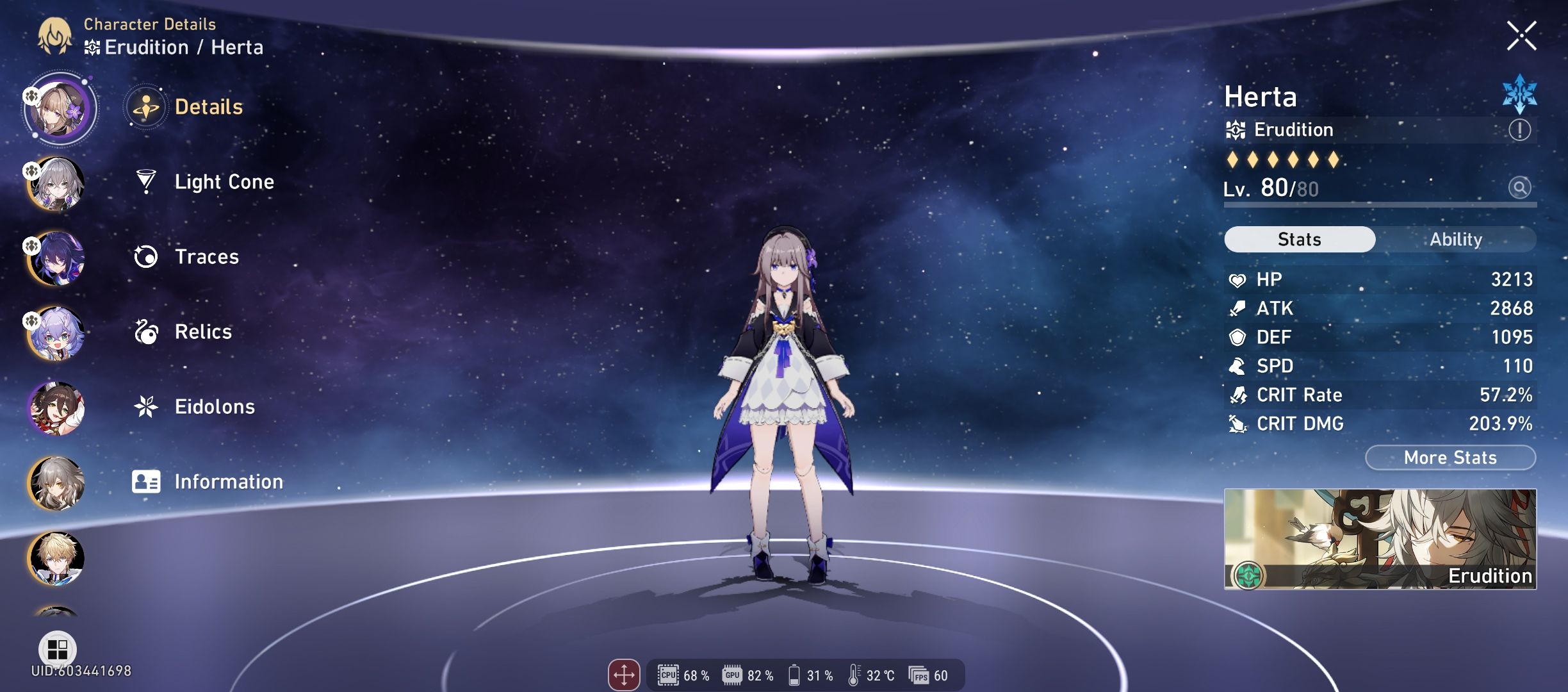
Task: Switch to the Ability tab
Action: [1457, 239]
